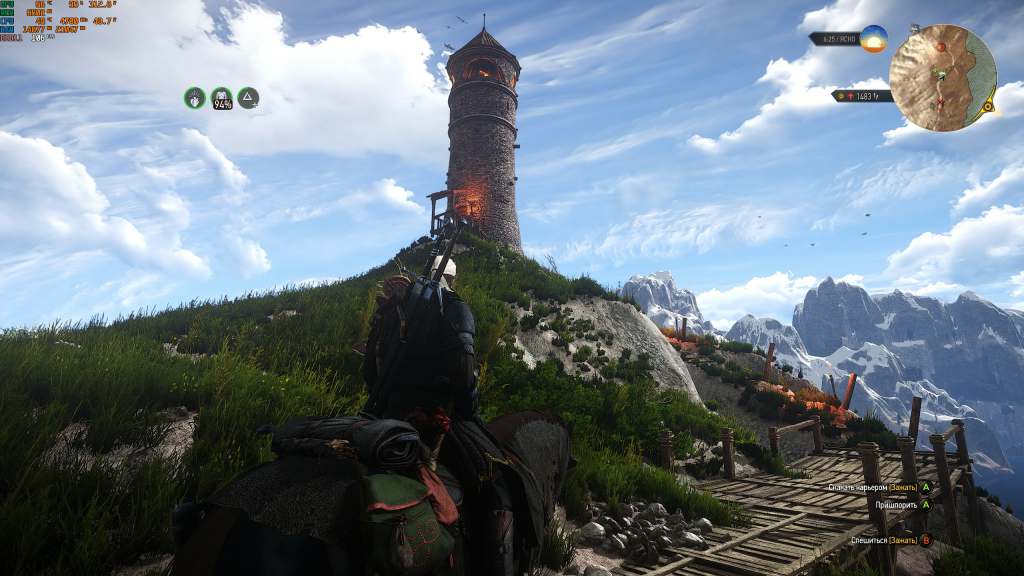Select the hand-shaped buff status icon
1024x576 pixels.
tap(195, 97)
